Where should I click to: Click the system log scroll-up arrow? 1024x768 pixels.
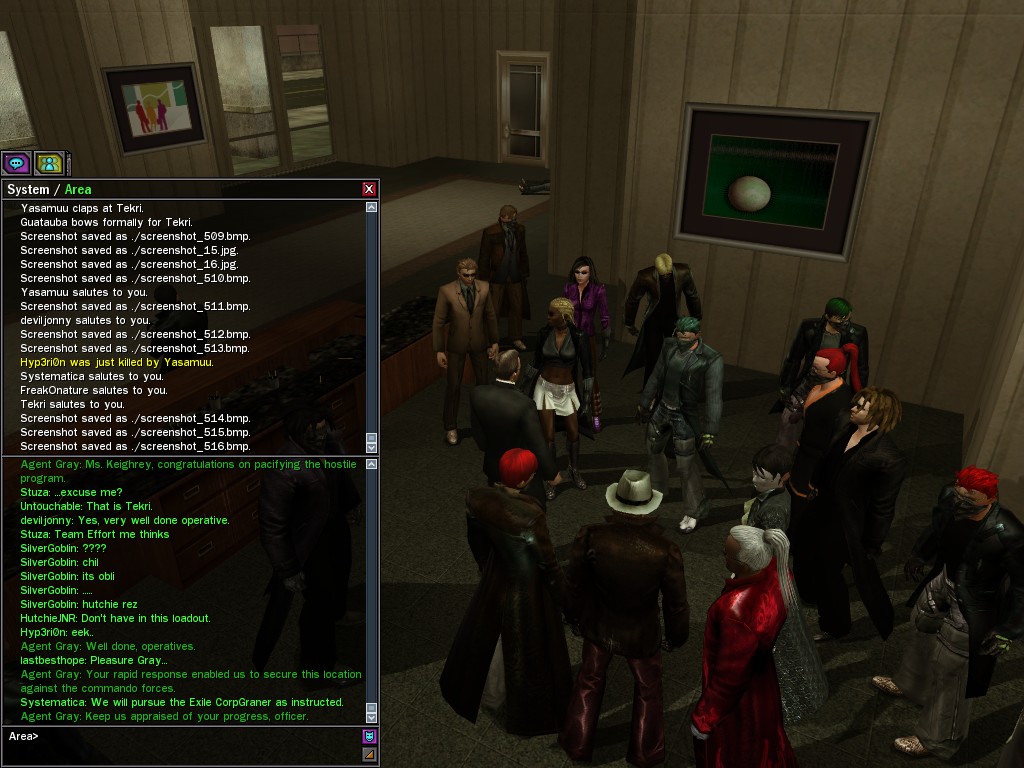point(372,207)
